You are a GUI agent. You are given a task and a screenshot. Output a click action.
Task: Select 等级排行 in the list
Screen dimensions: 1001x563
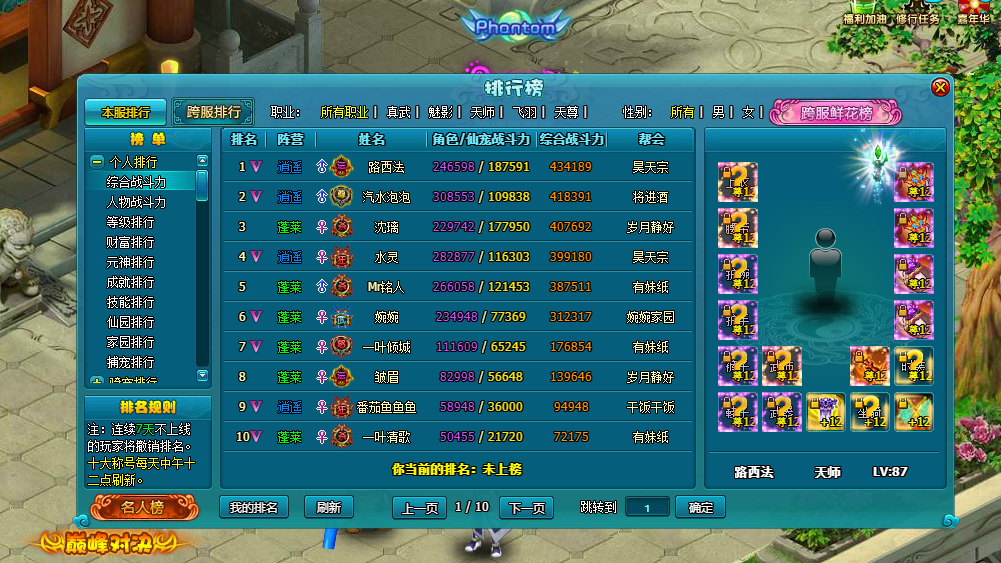131,222
